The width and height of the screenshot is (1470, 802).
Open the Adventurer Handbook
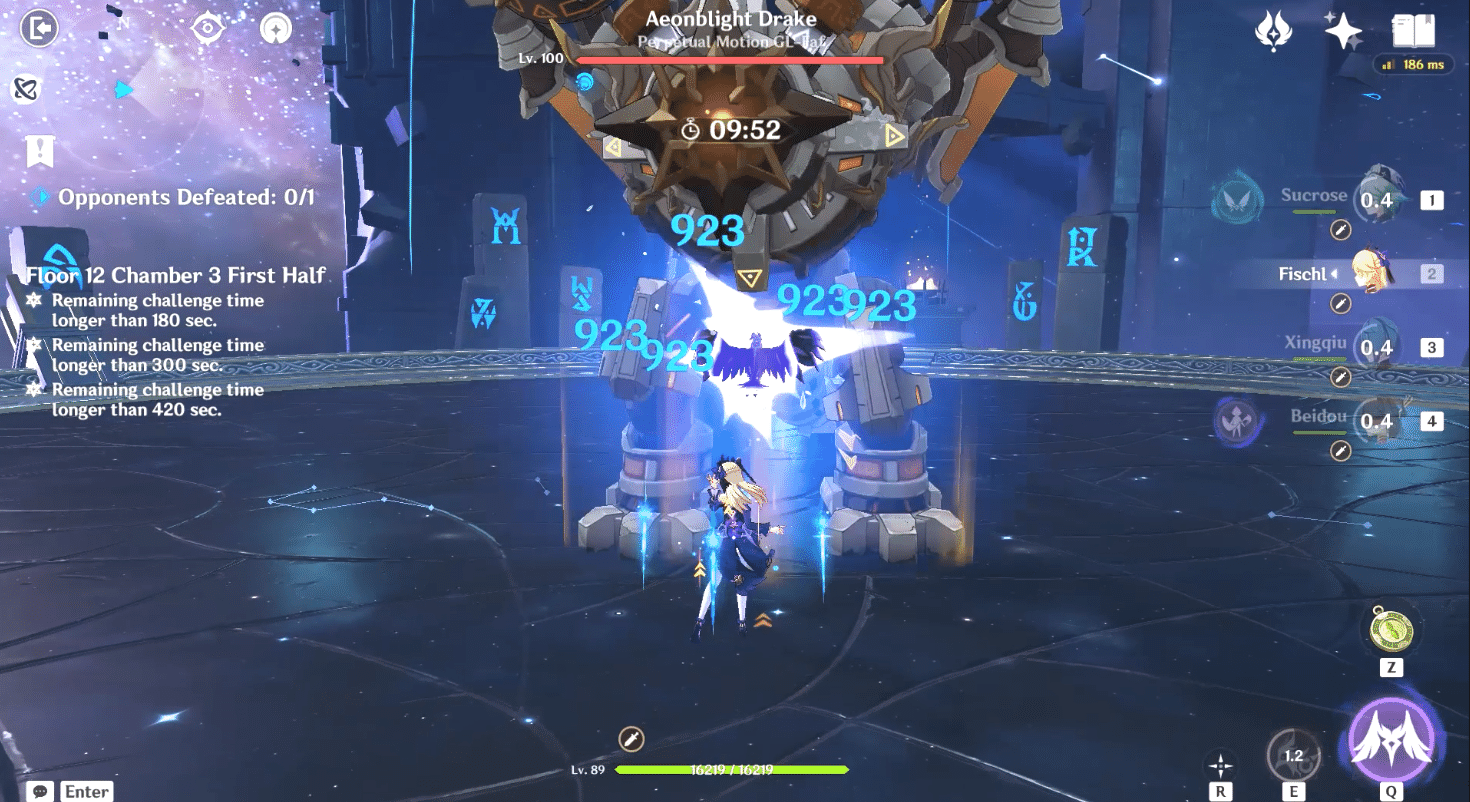click(1412, 31)
